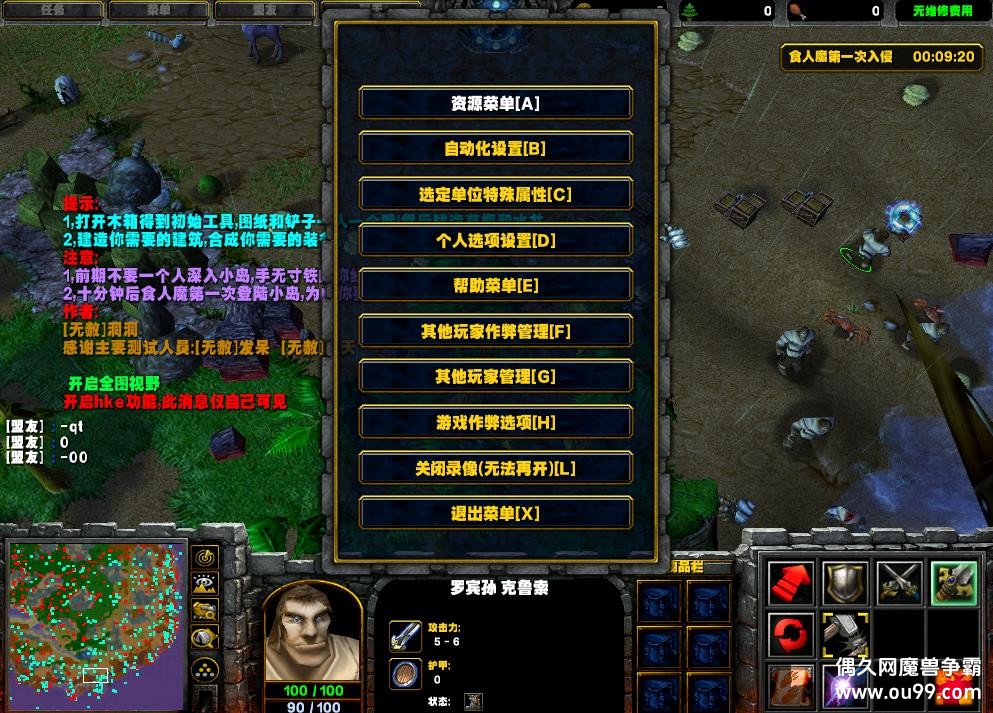Close the dialog with 退出菜单[X]
The height and width of the screenshot is (713, 993).
495,514
